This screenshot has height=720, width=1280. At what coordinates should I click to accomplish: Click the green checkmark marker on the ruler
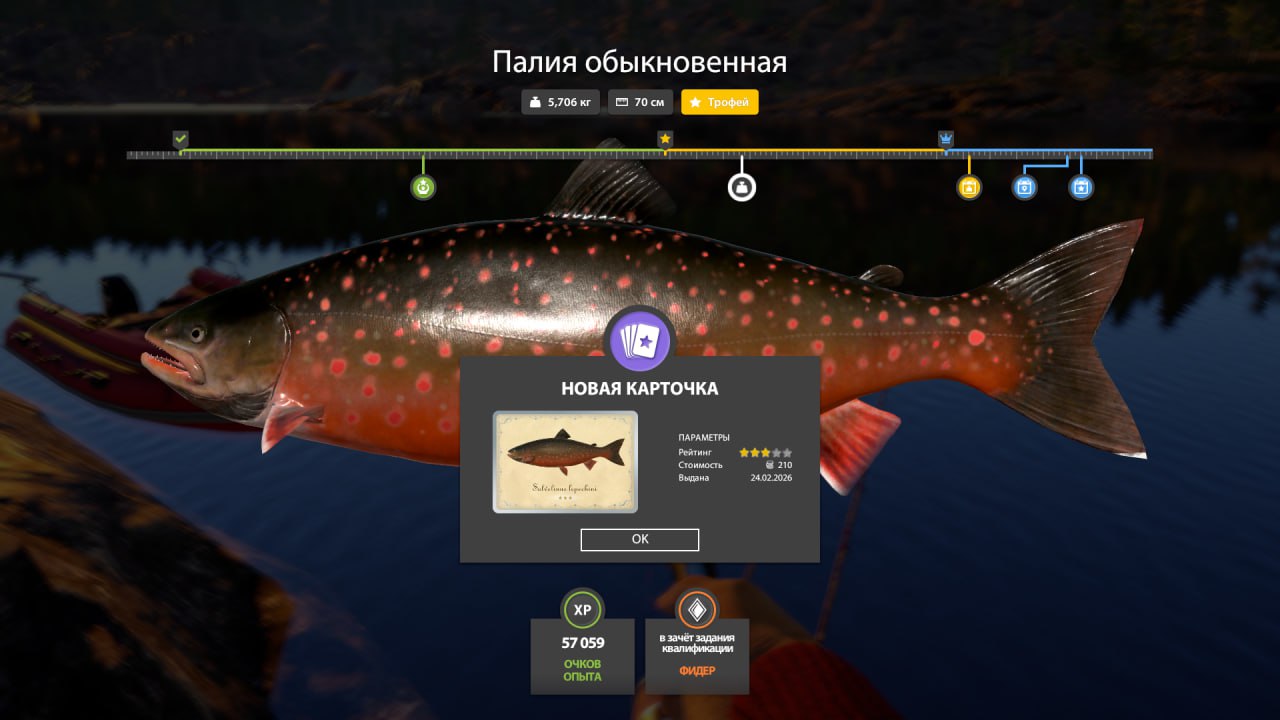pos(182,138)
